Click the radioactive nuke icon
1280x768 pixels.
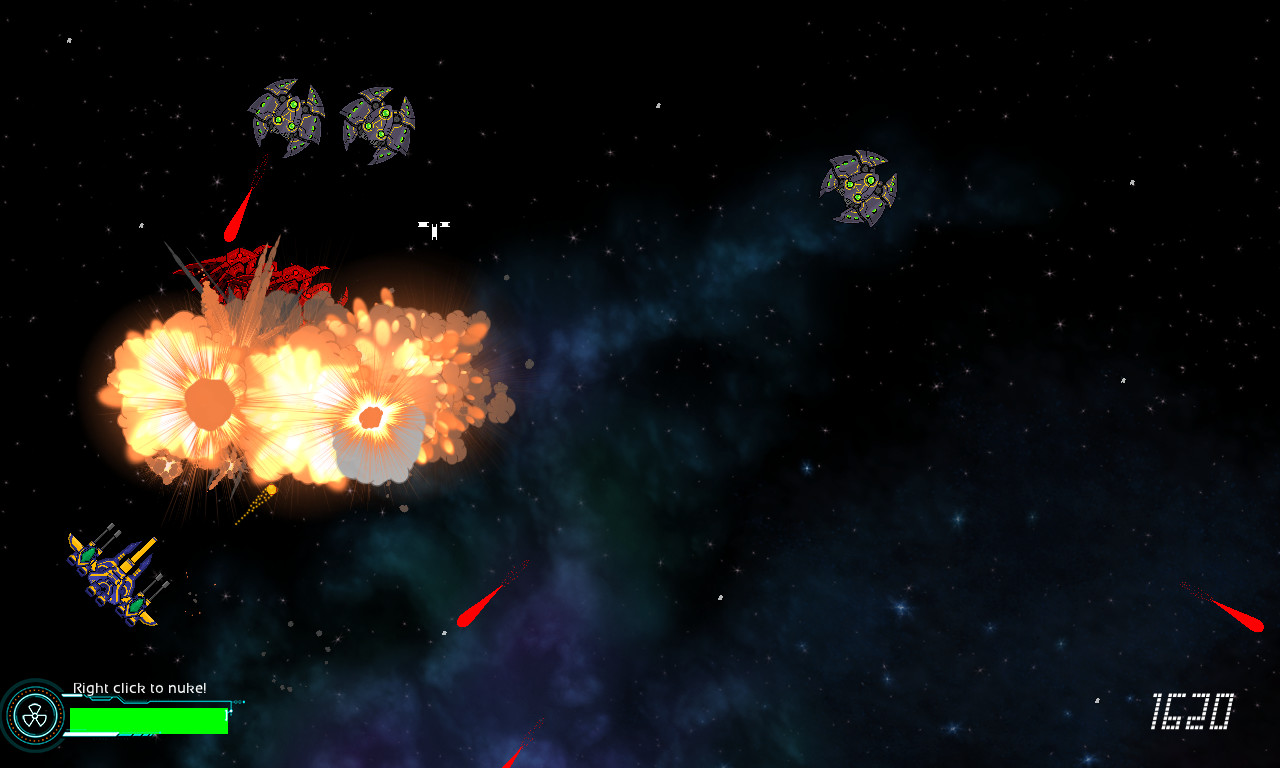pyautogui.click(x=34, y=715)
